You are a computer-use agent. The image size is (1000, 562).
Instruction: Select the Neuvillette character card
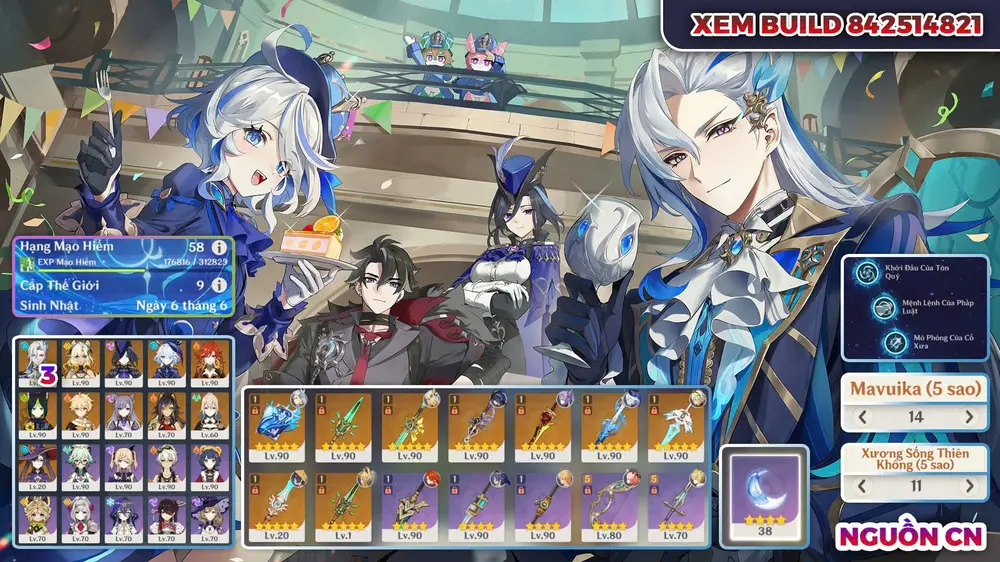(37, 363)
